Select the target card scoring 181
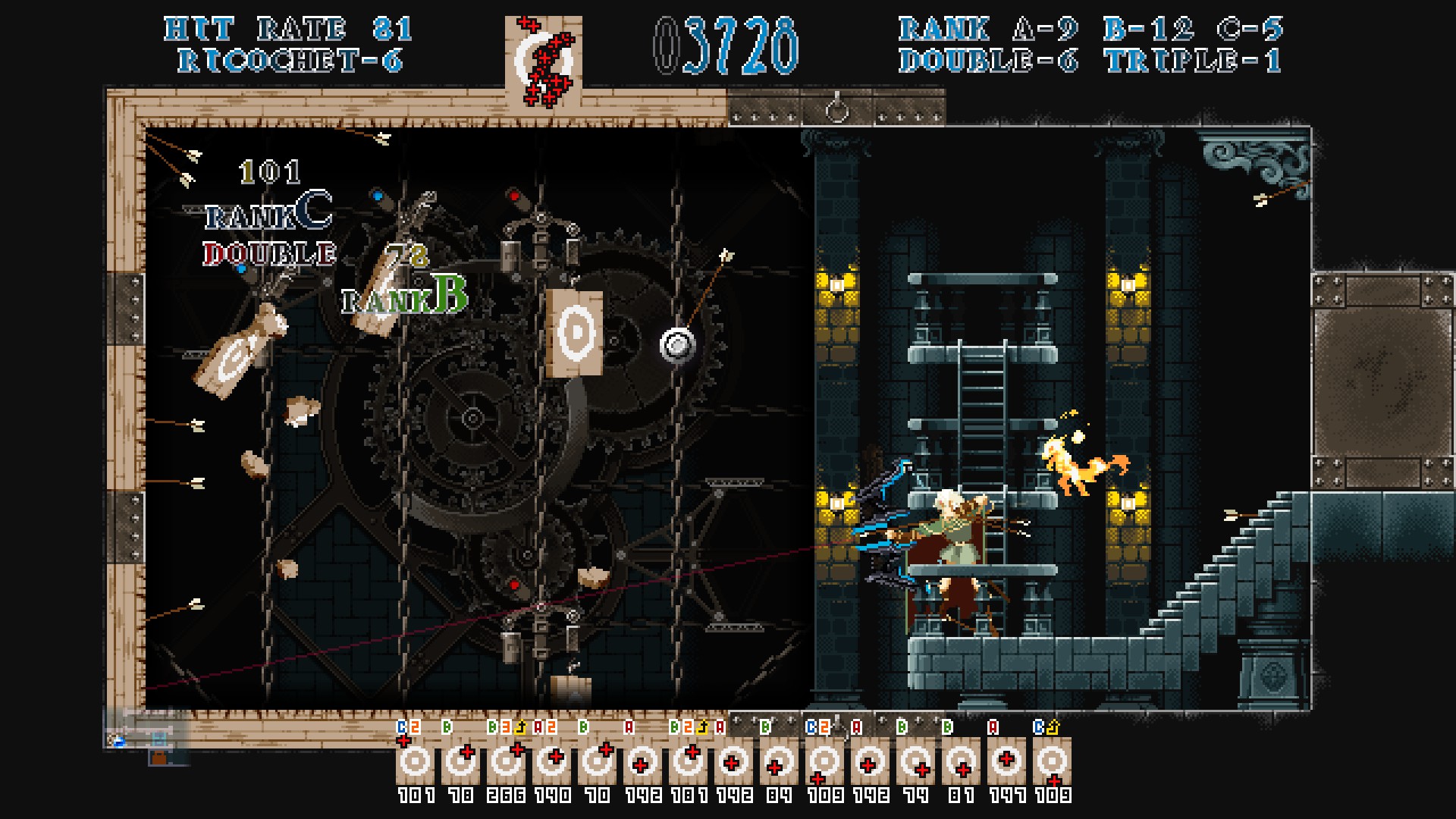Image resolution: width=1456 pixels, height=819 pixels. coord(689,761)
